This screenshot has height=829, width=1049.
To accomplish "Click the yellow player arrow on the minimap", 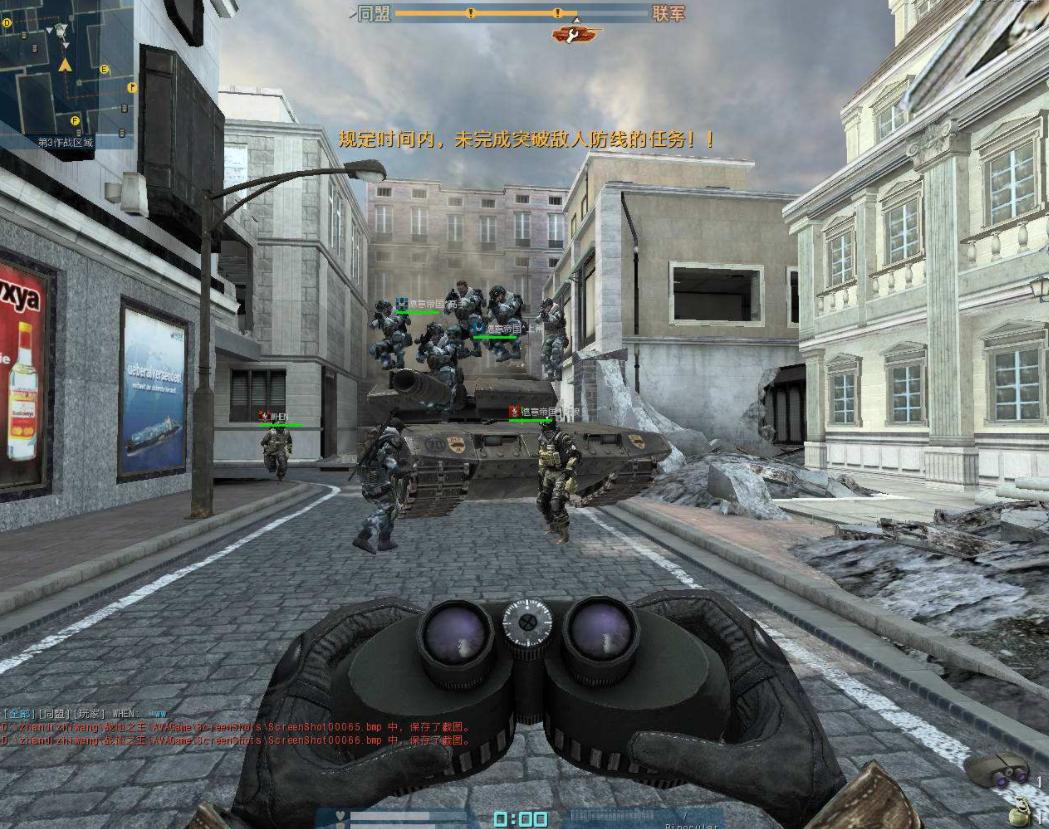I will coord(65,64).
